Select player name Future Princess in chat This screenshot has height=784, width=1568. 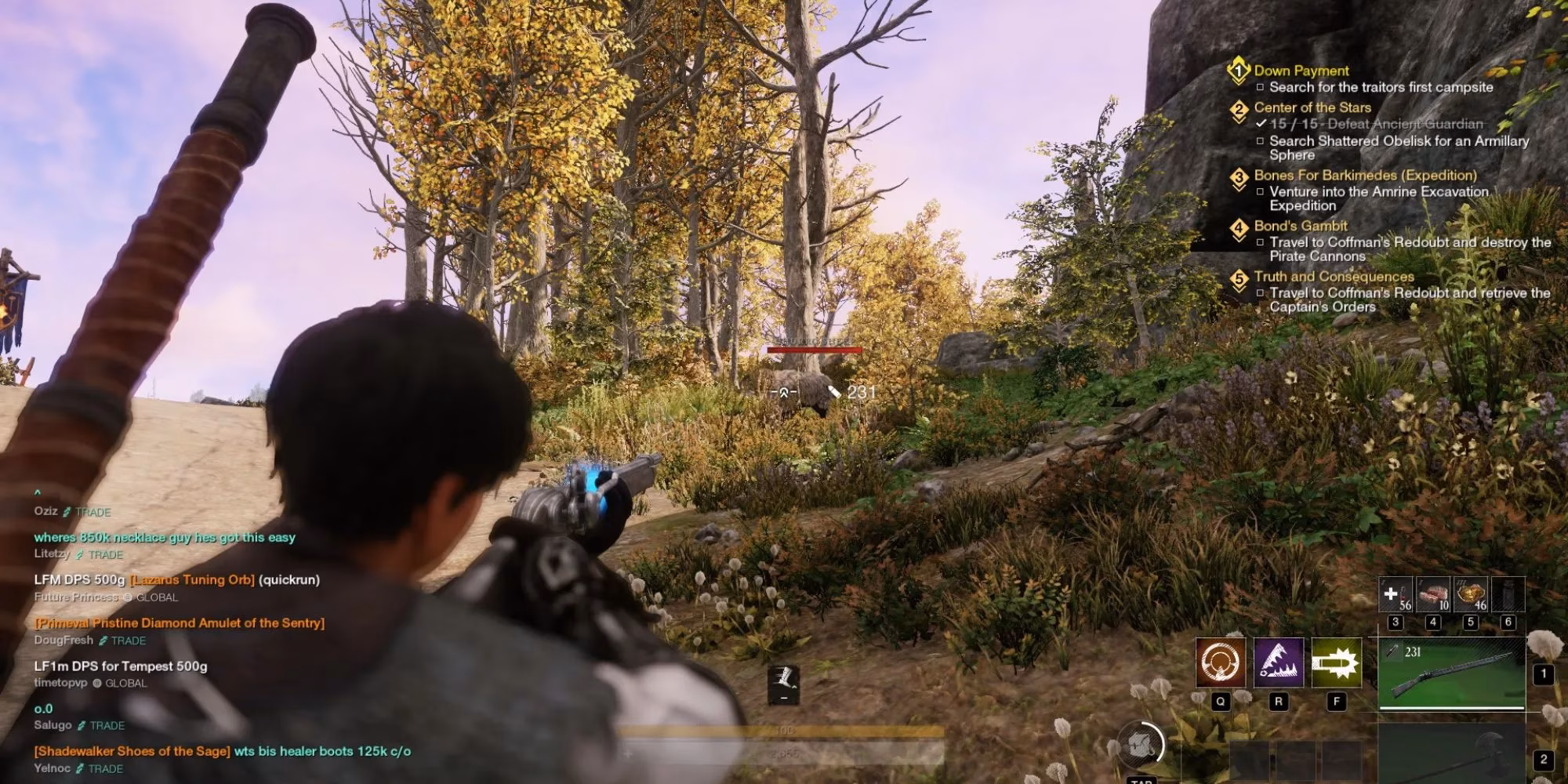[76, 597]
